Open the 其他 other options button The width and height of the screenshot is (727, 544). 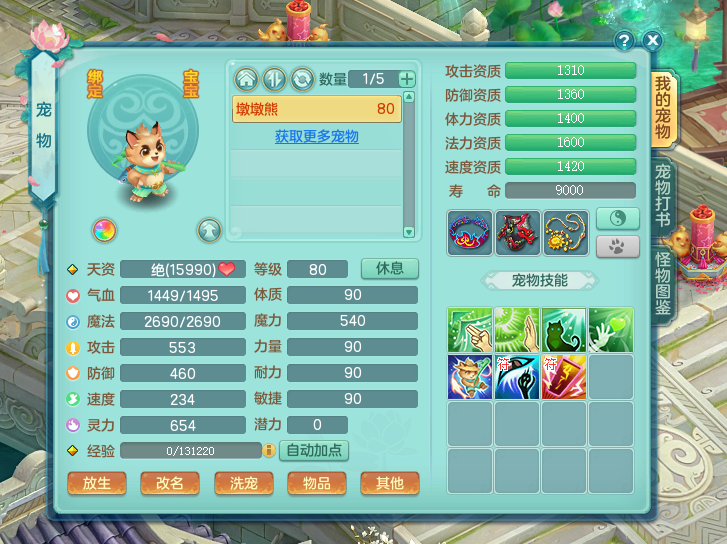(x=390, y=483)
